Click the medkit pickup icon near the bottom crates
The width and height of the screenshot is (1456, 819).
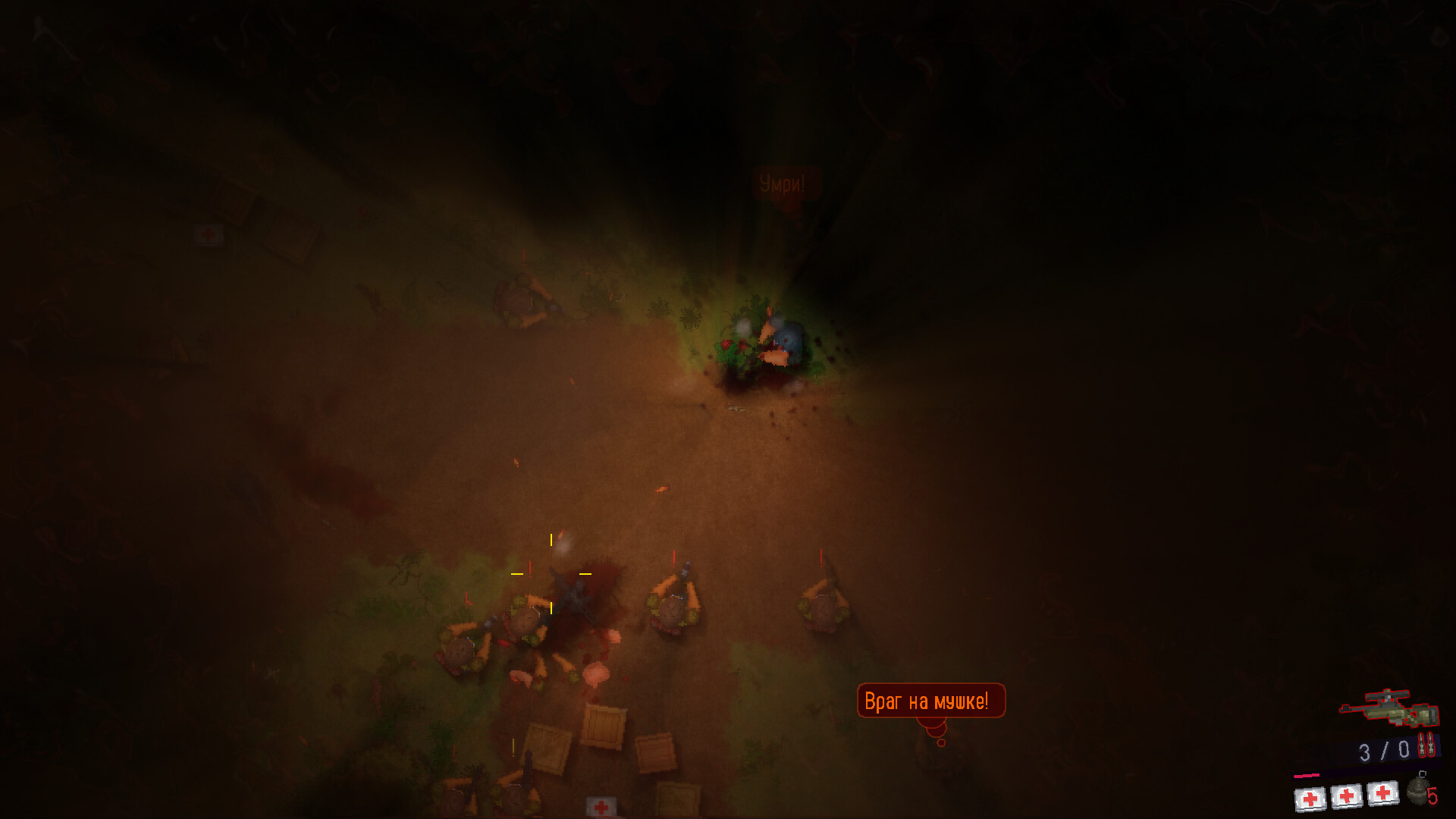601,805
